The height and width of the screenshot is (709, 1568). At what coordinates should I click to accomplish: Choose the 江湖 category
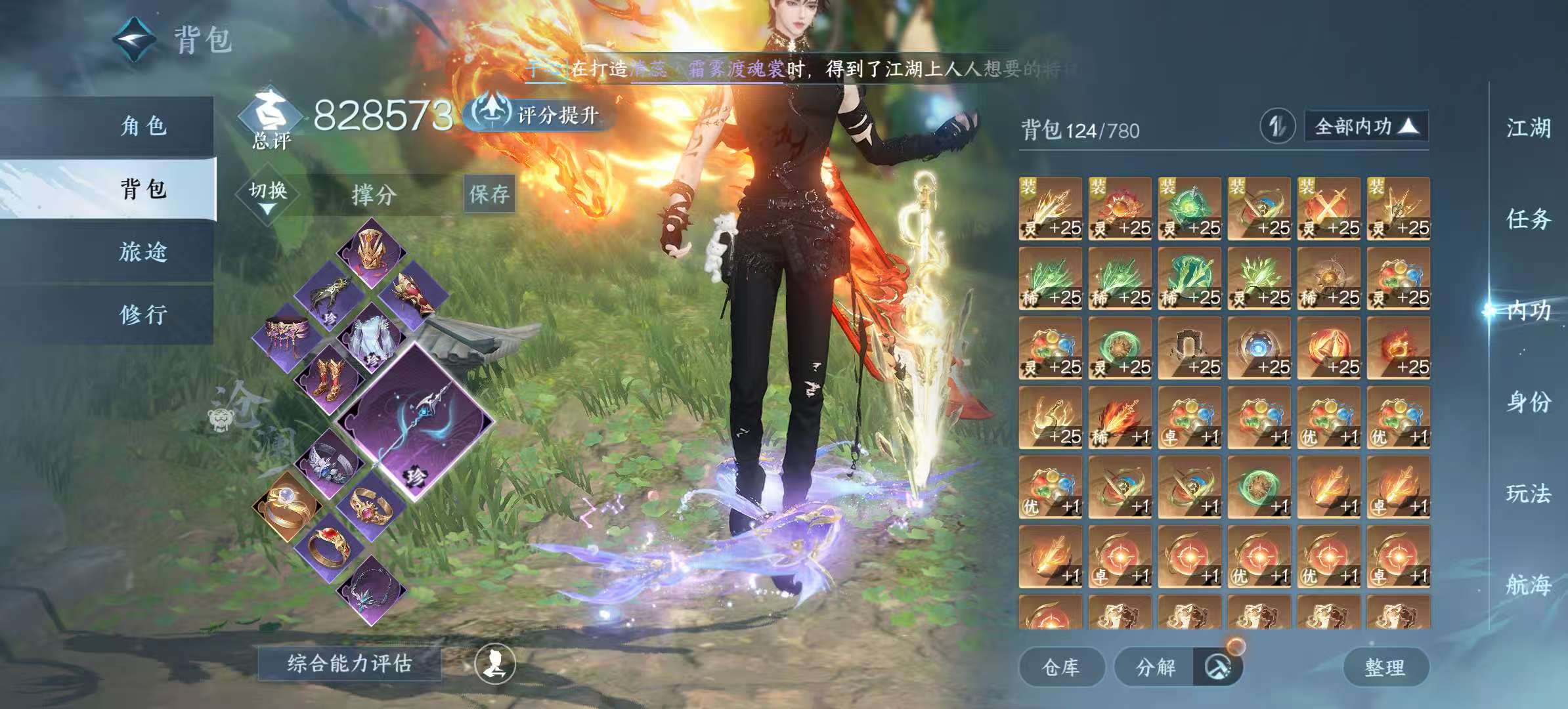coord(1528,128)
